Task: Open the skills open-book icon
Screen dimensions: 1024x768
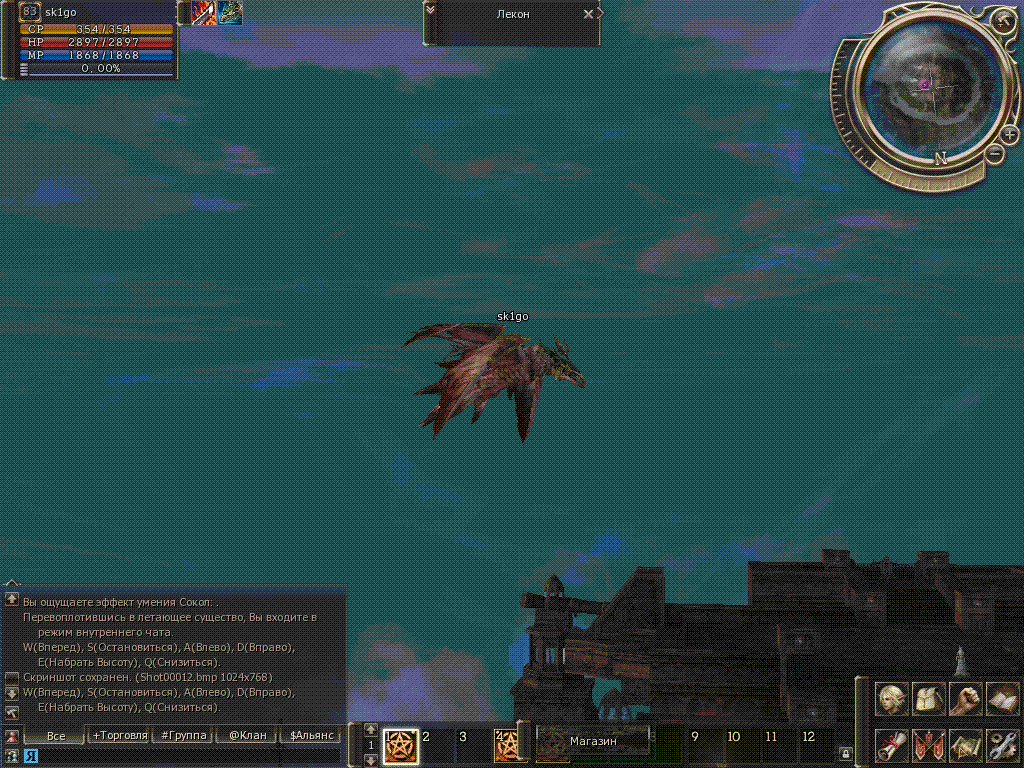Action: tap(1002, 699)
